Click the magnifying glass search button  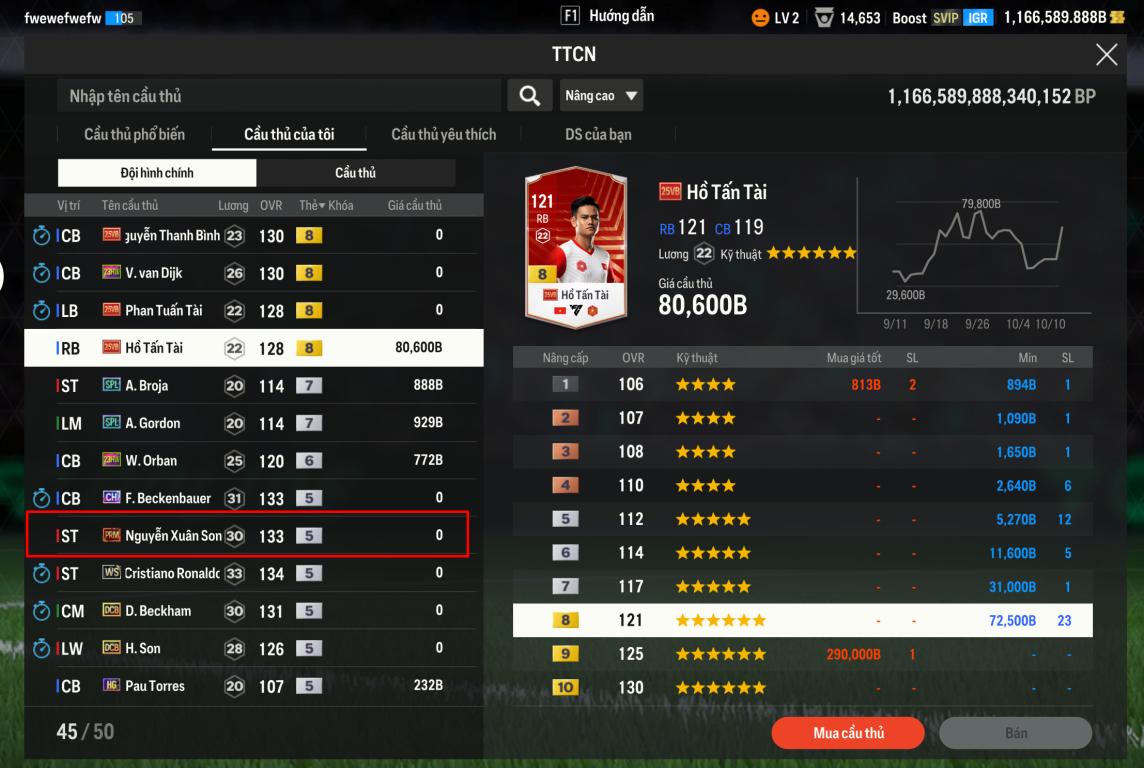click(529, 96)
